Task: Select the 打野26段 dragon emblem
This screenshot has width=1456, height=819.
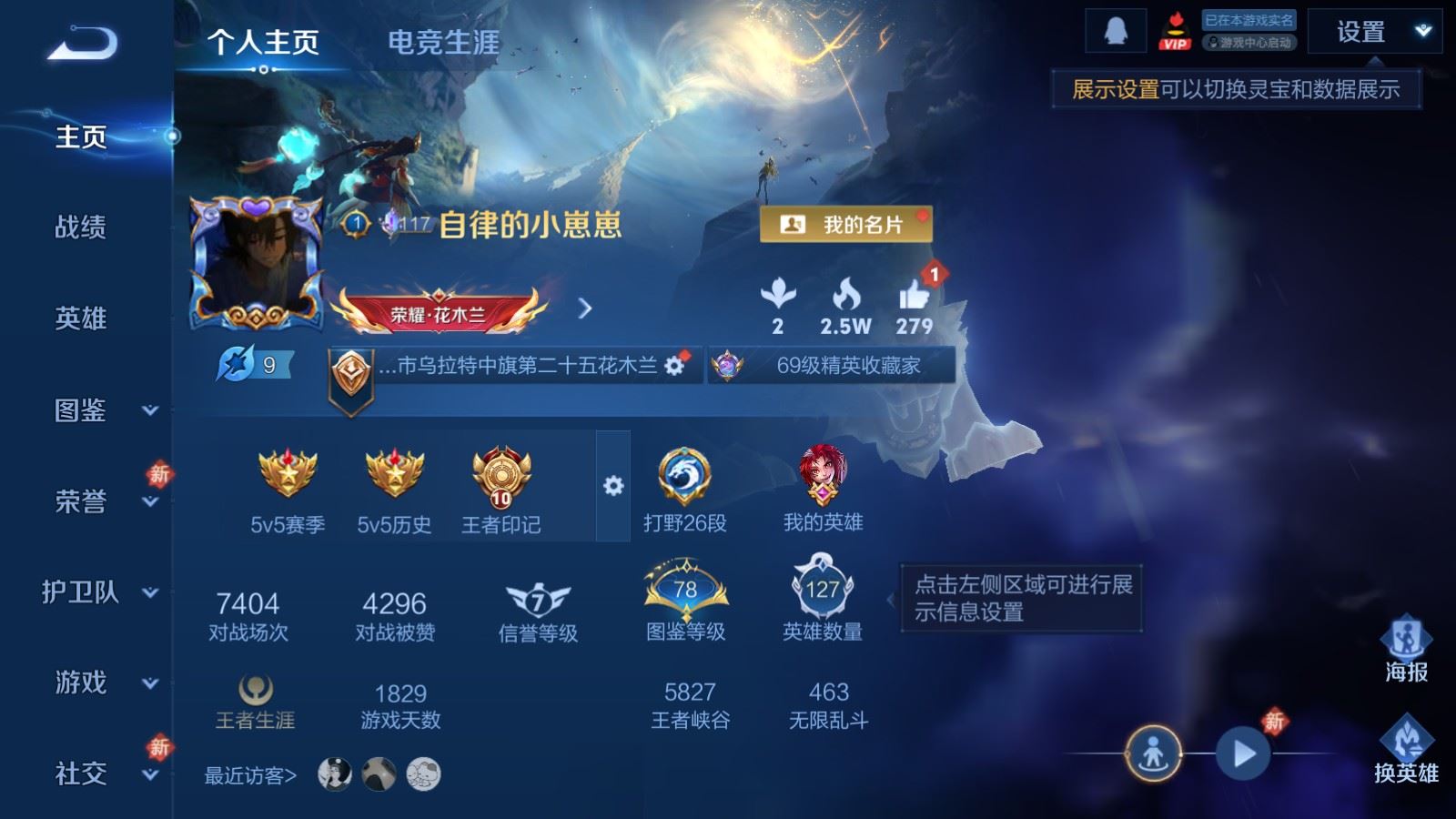Action: 683,474
